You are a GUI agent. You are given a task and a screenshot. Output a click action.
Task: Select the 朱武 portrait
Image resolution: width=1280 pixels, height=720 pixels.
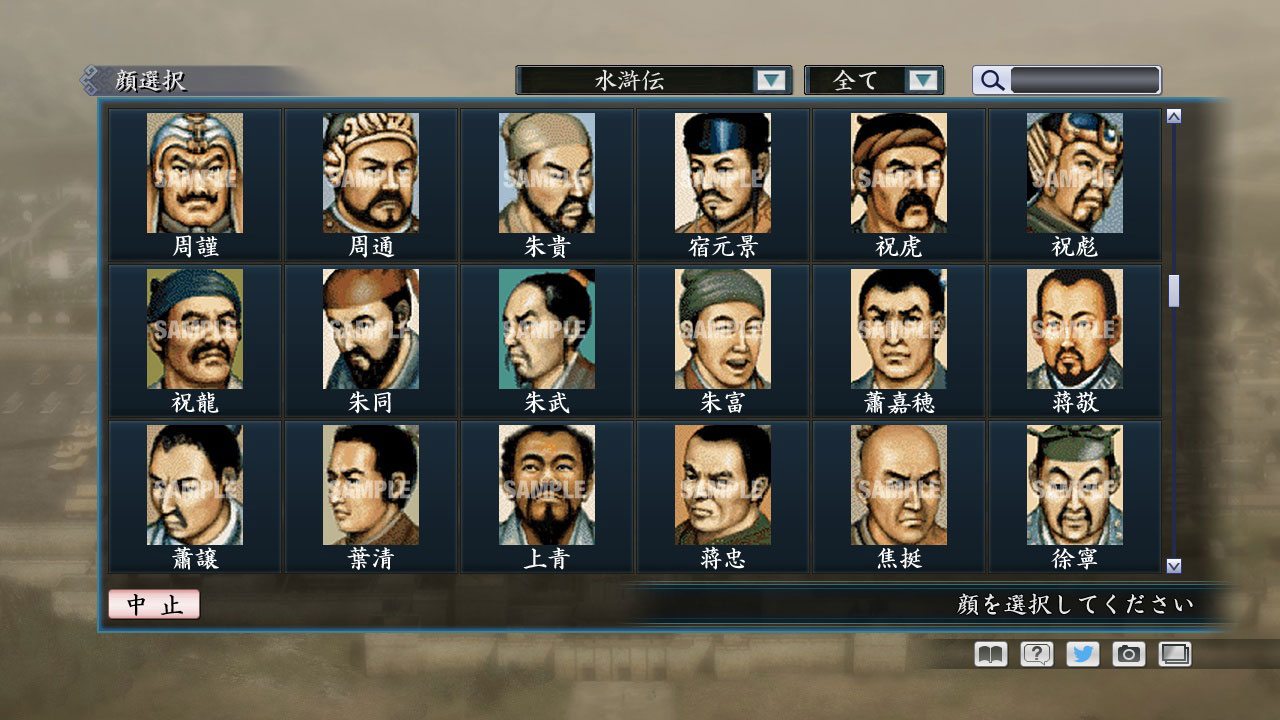546,331
